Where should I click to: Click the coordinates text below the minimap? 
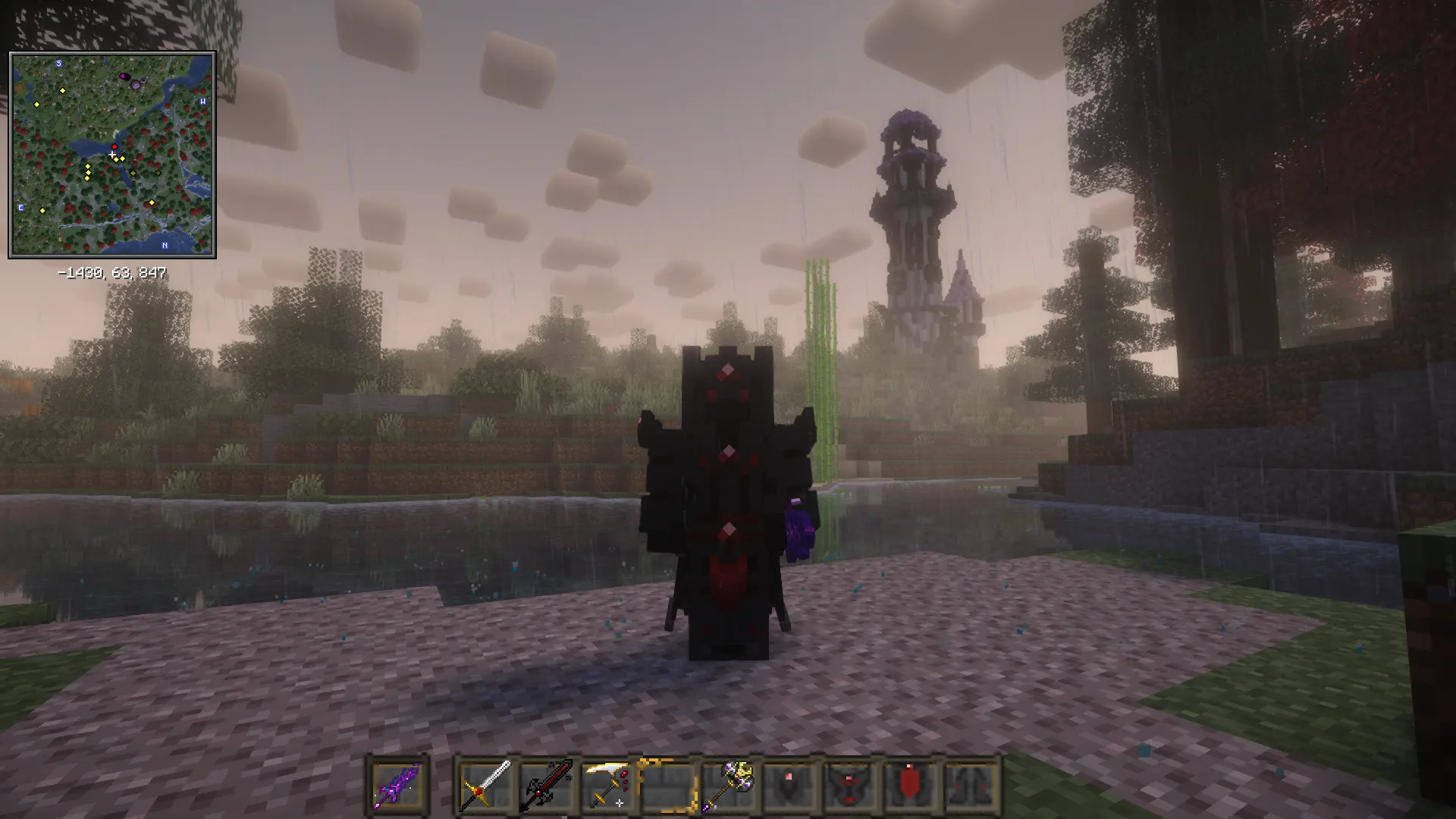[x=112, y=272]
